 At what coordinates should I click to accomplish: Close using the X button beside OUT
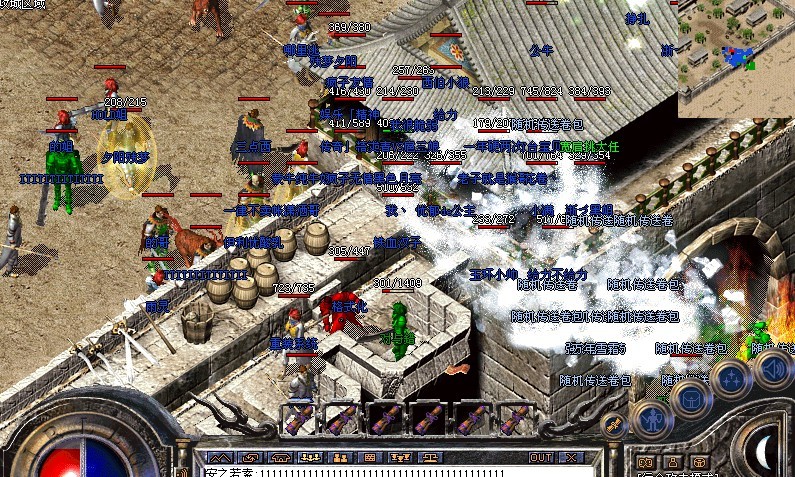(571, 457)
